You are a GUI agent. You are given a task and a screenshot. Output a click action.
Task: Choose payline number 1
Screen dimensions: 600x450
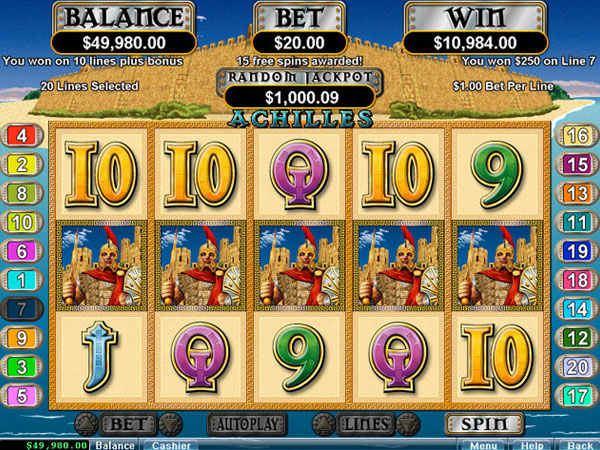click(22, 281)
